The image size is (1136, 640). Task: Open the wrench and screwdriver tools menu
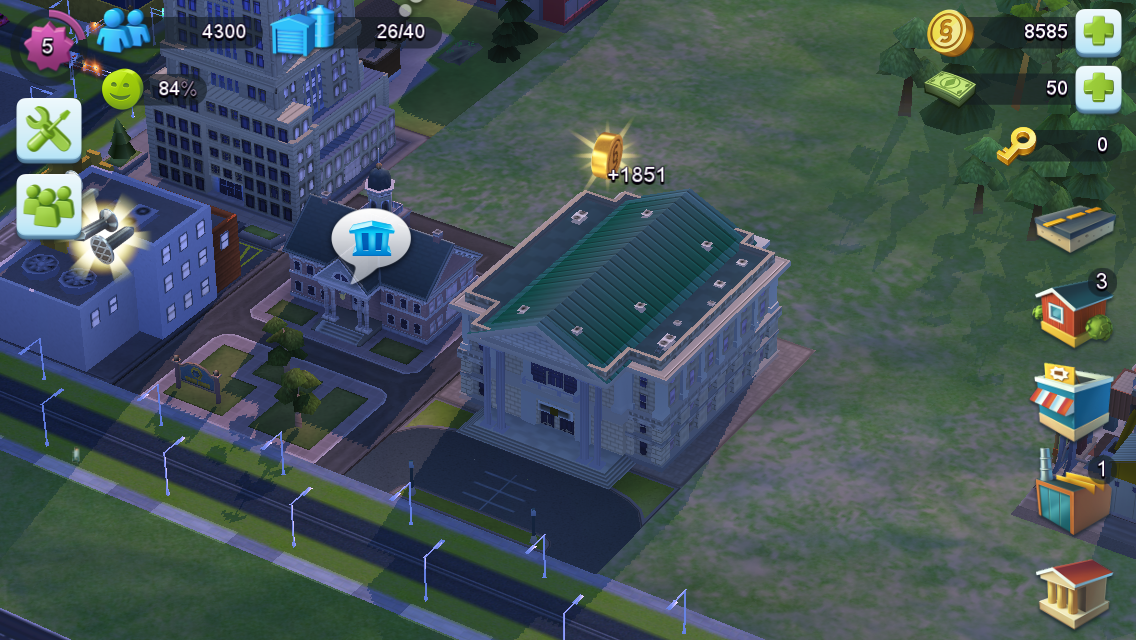[x=49, y=130]
